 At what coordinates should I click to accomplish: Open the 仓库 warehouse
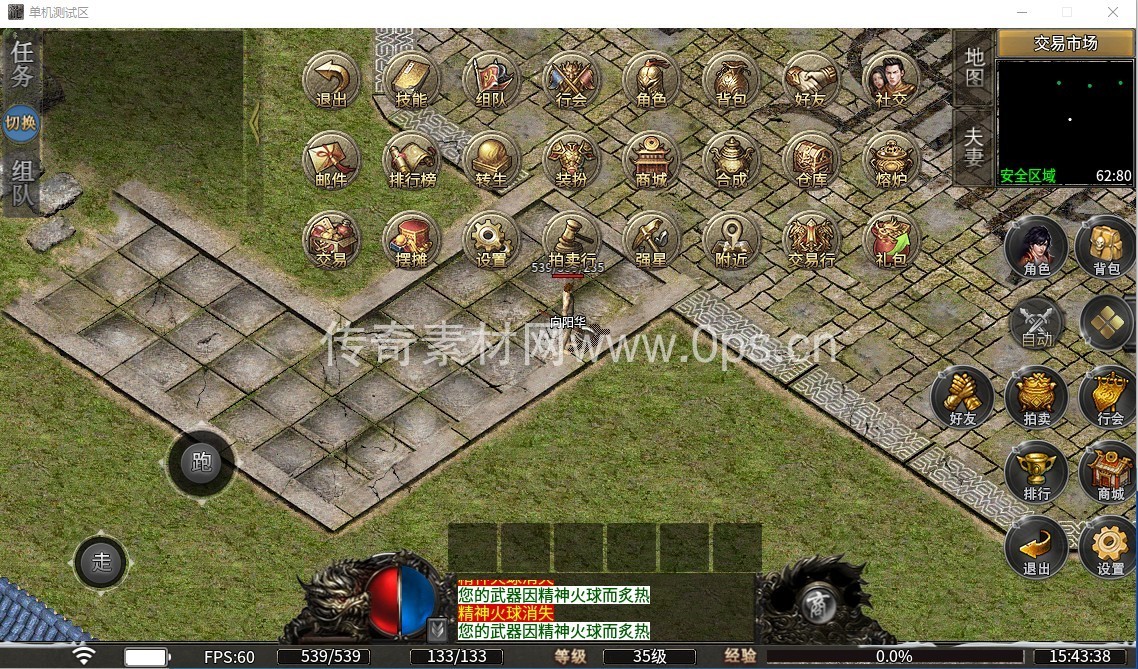pos(811,159)
